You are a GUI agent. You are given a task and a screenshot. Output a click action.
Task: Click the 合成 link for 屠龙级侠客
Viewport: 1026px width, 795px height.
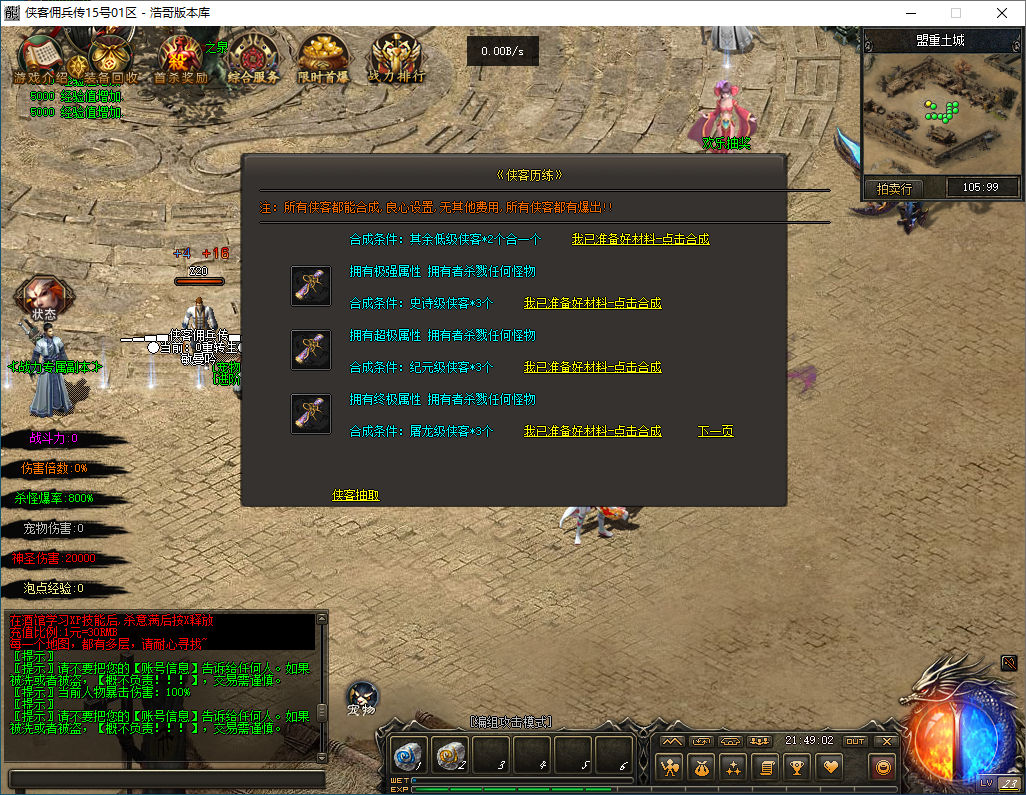coord(592,431)
